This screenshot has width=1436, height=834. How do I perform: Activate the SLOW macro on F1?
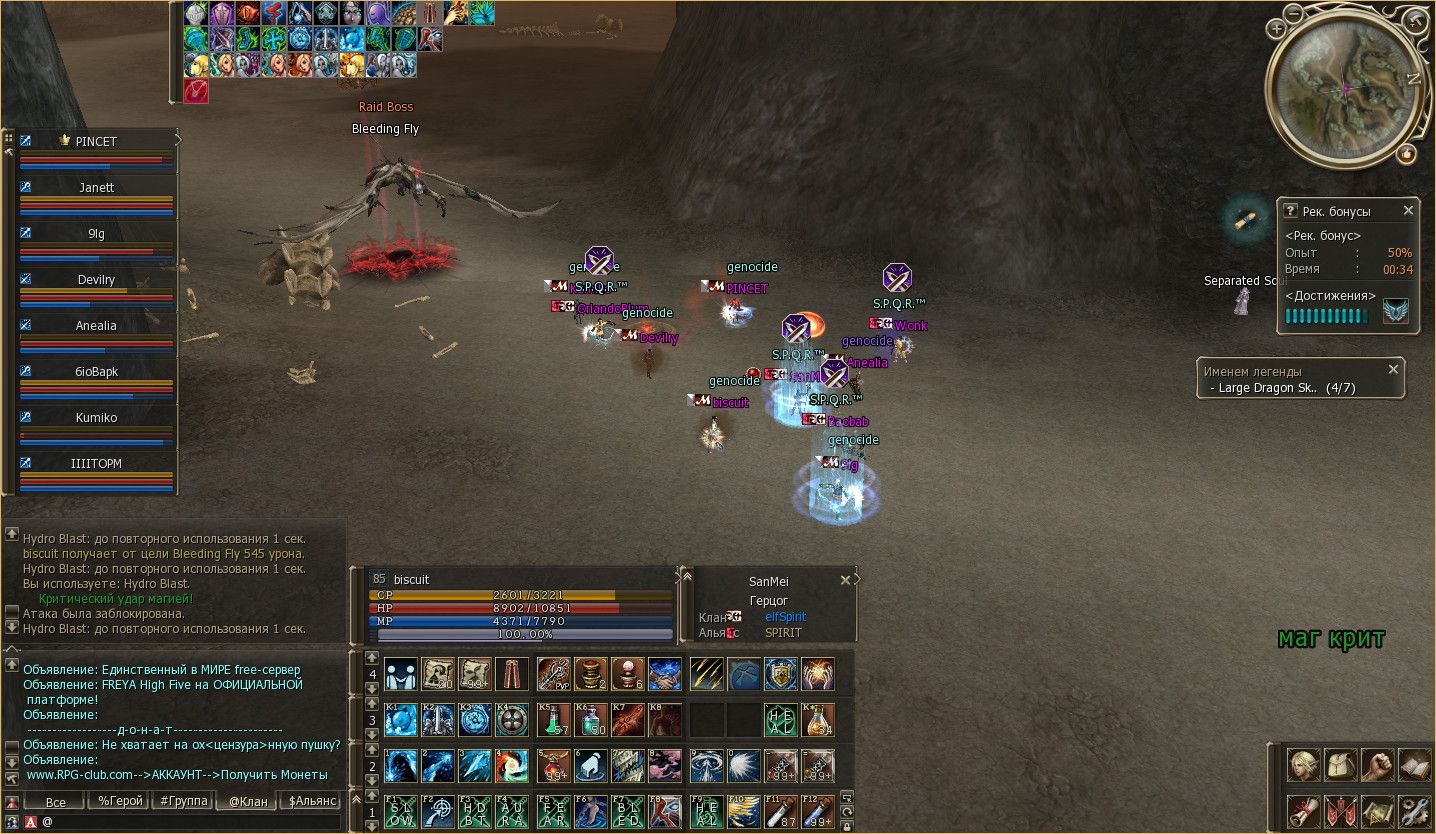(401, 812)
